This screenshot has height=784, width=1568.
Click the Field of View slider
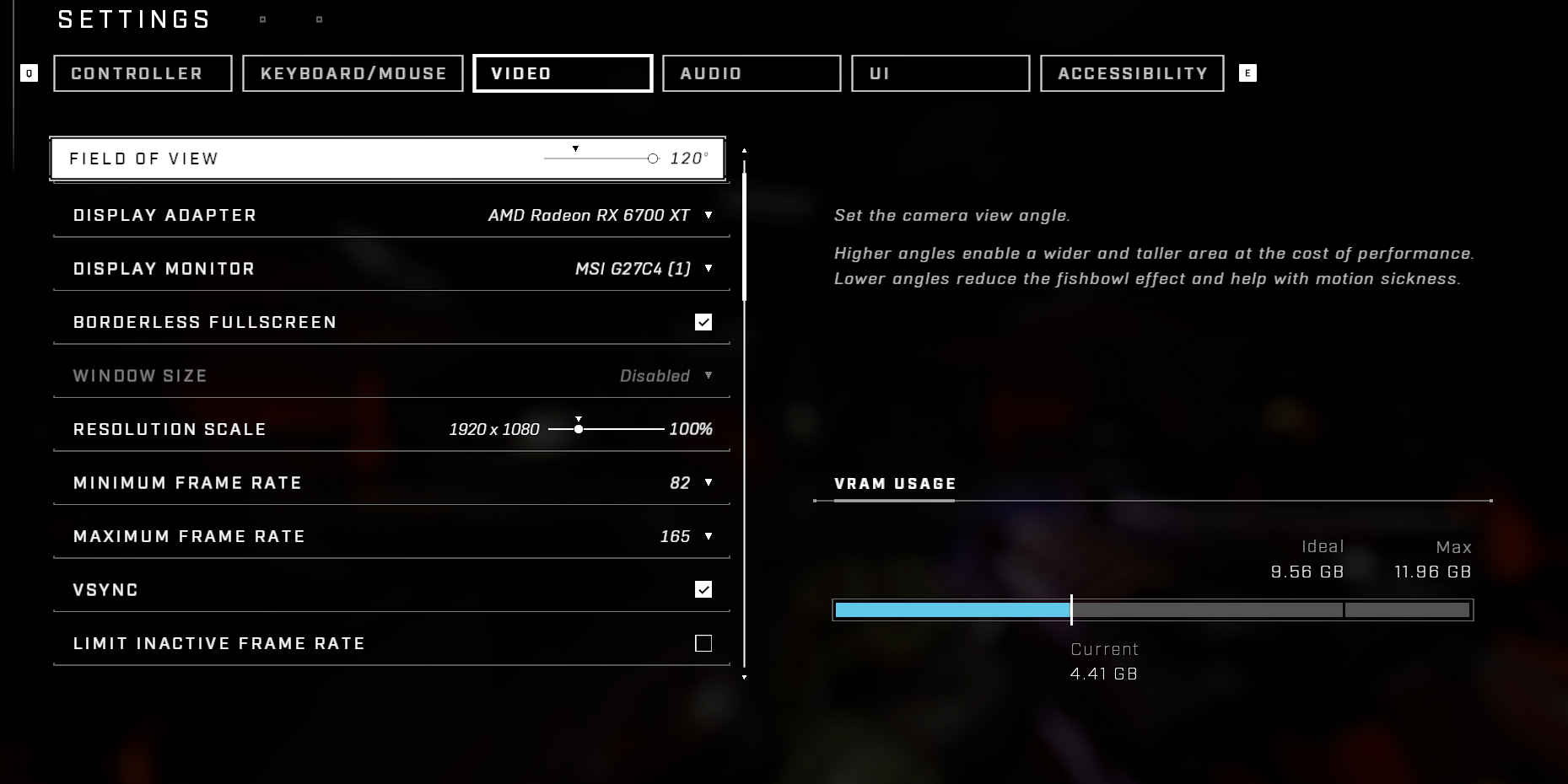click(601, 158)
